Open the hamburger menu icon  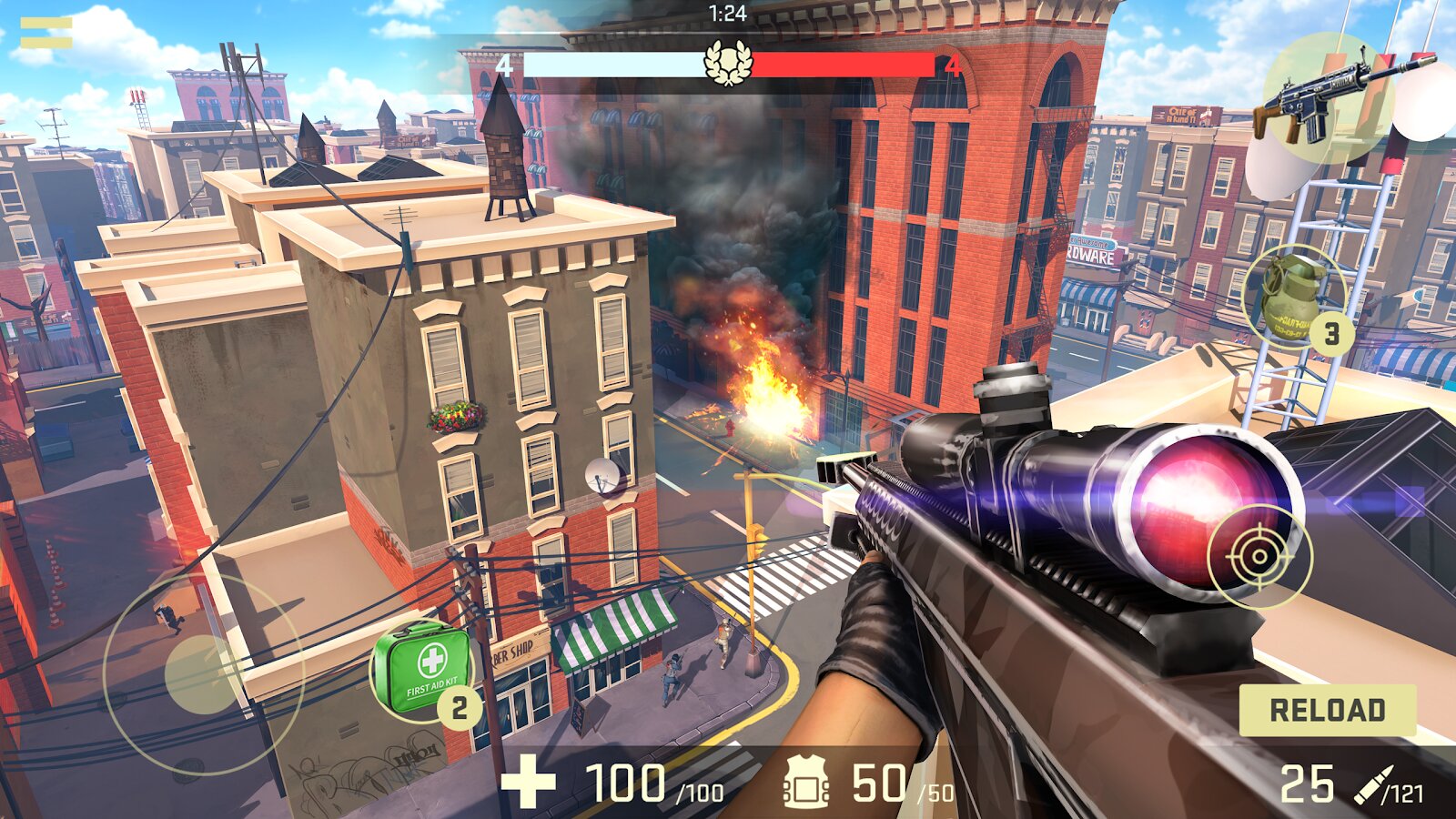point(46,33)
